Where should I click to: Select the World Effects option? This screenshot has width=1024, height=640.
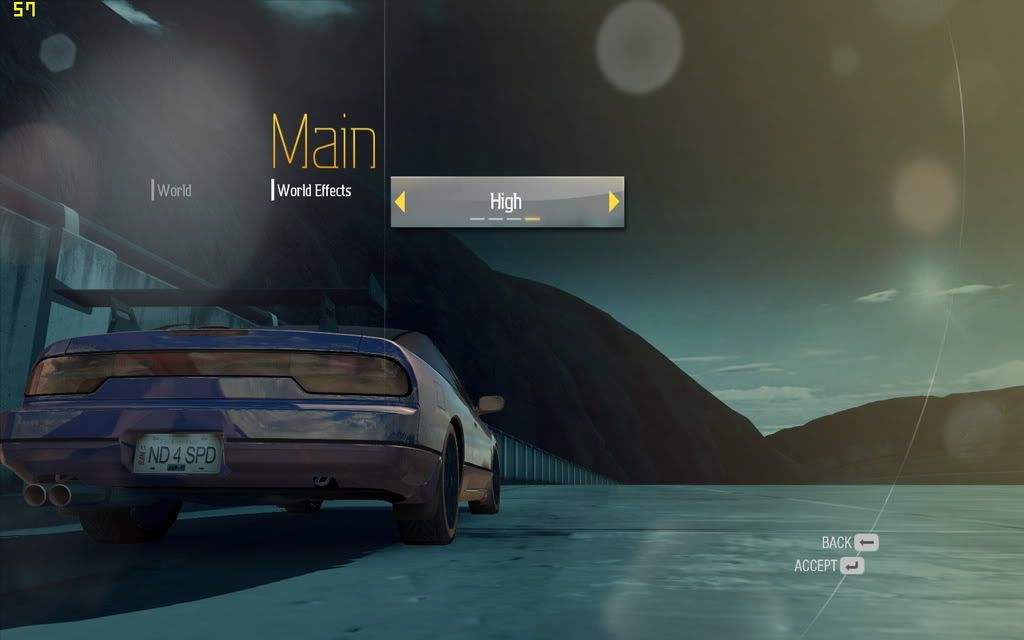[x=314, y=190]
